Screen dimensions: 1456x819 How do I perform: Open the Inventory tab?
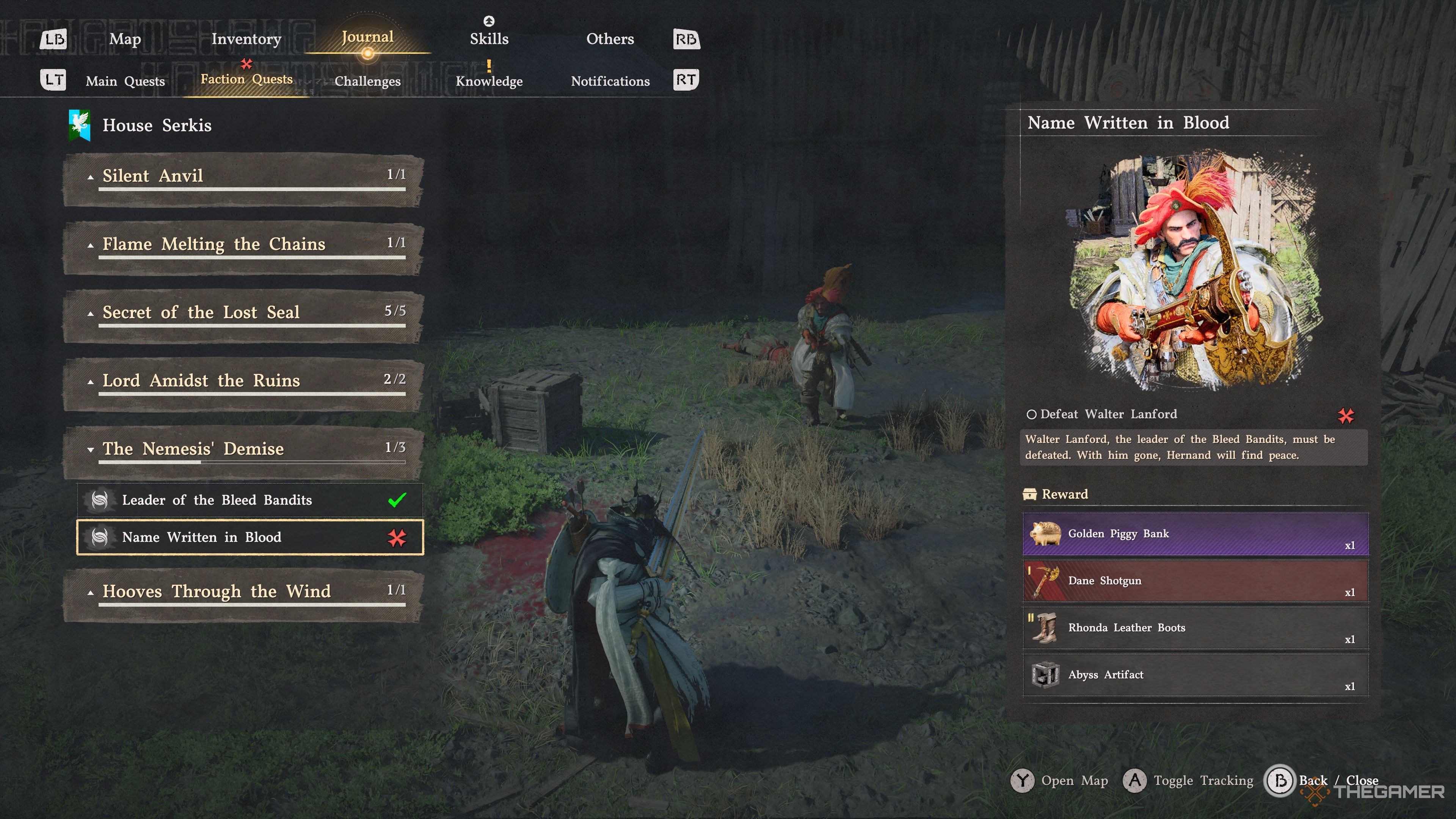(246, 39)
